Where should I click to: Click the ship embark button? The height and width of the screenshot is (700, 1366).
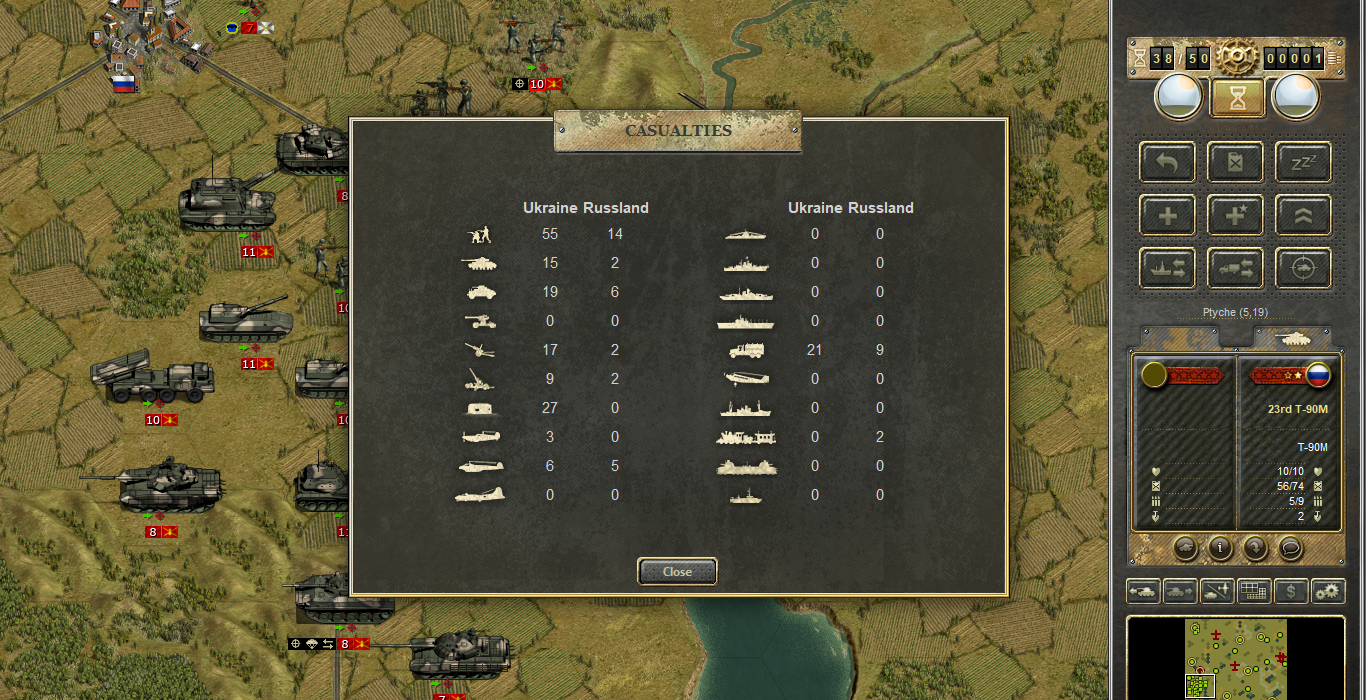(1168, 268)
